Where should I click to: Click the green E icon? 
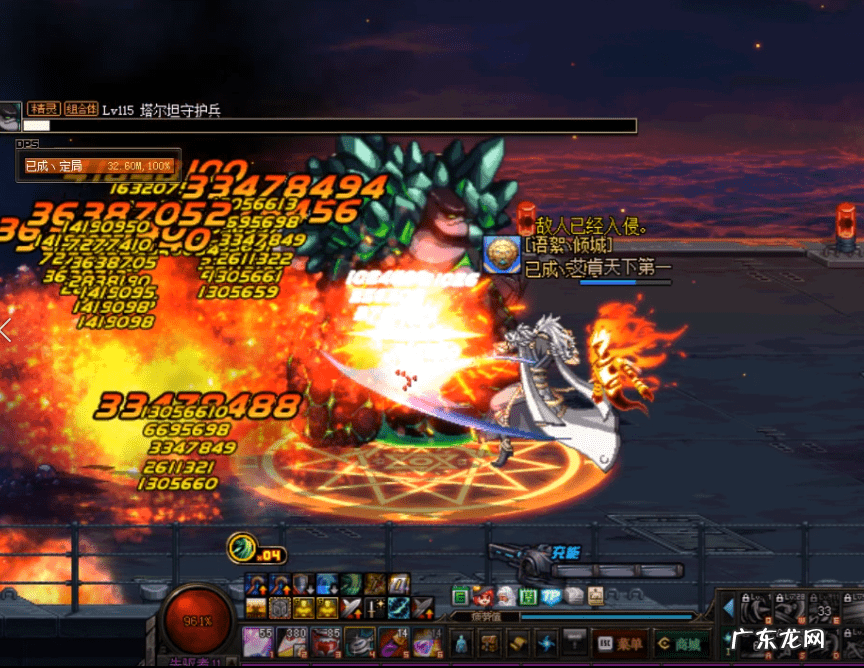click(461, 596)
